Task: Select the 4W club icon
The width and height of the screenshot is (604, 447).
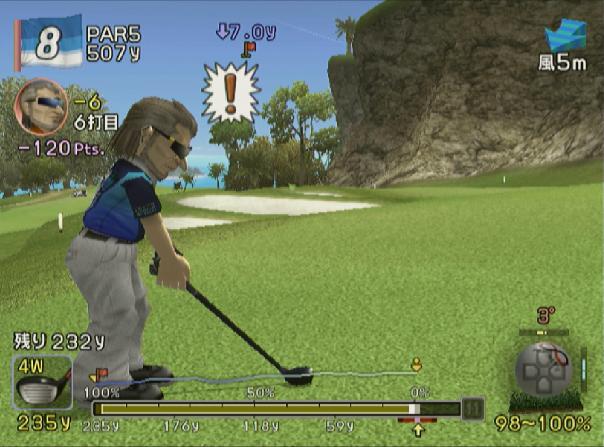Action: [42, 381]
